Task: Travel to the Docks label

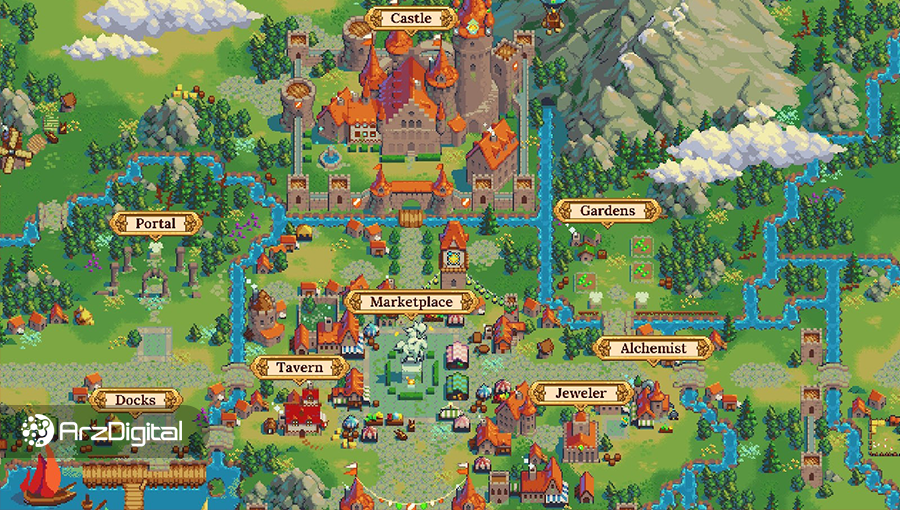Action: coord(135,400)
